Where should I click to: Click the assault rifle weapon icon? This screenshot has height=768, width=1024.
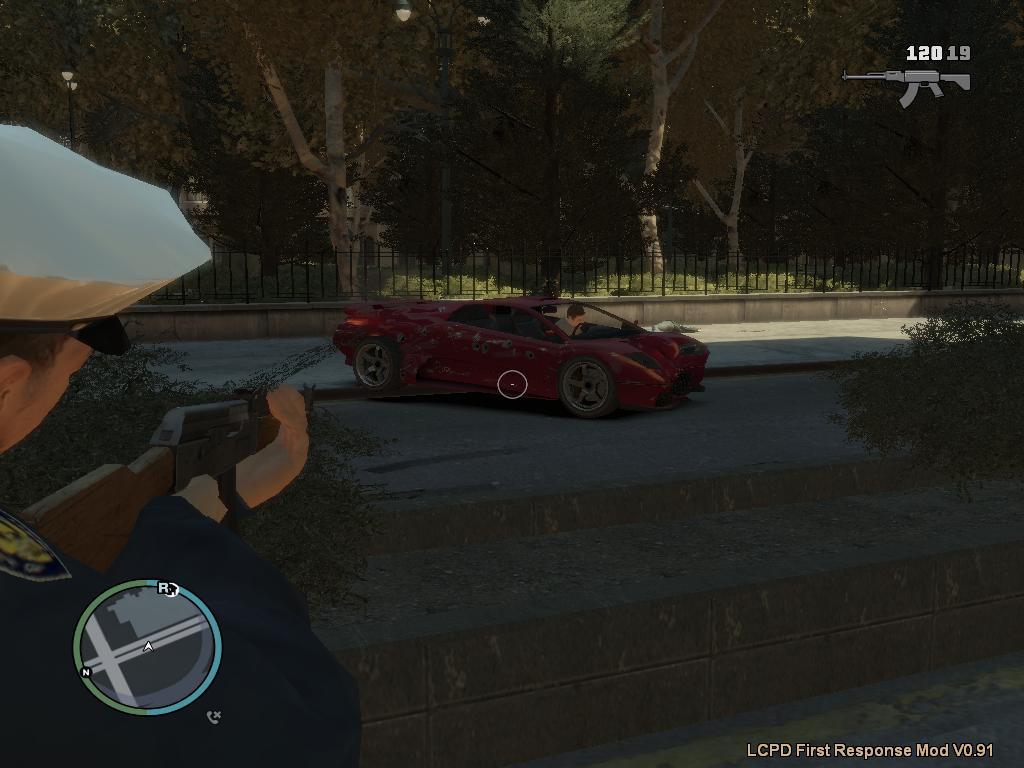click(906, 86)
